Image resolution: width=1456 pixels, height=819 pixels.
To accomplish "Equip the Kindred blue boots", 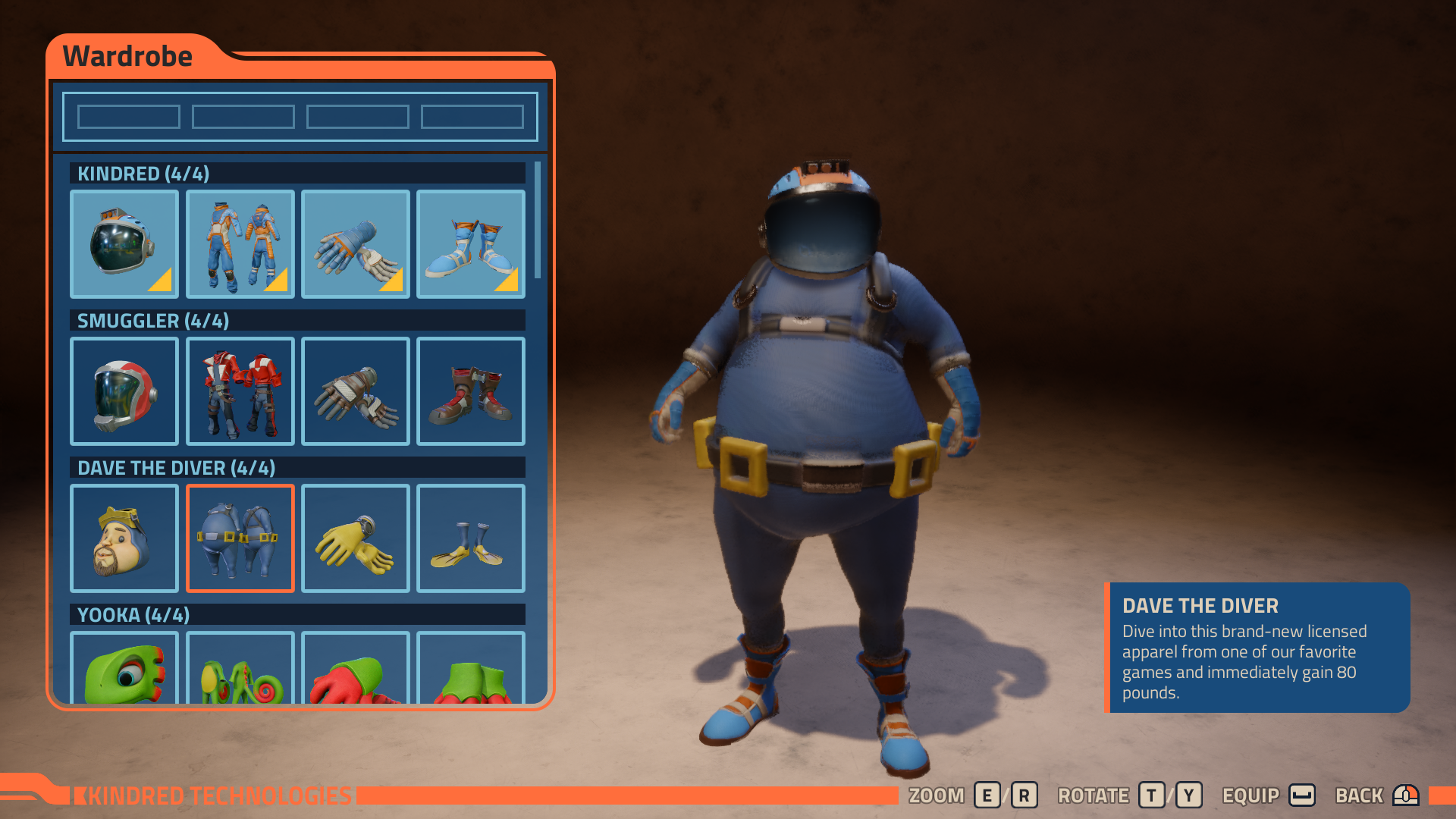I will [470, 243].
